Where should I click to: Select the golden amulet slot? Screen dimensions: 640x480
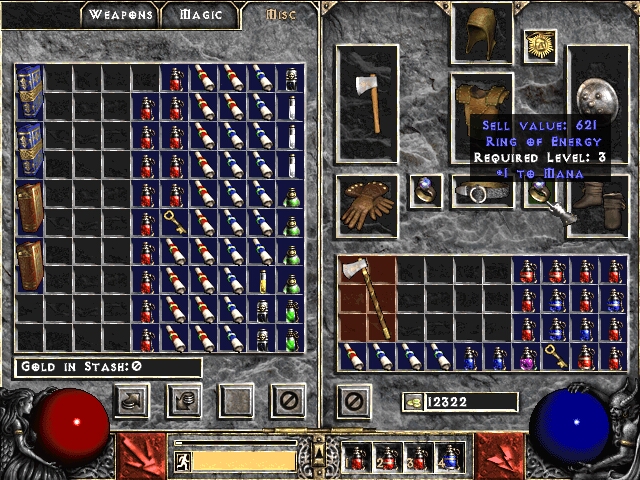click(x=540, y=44)
